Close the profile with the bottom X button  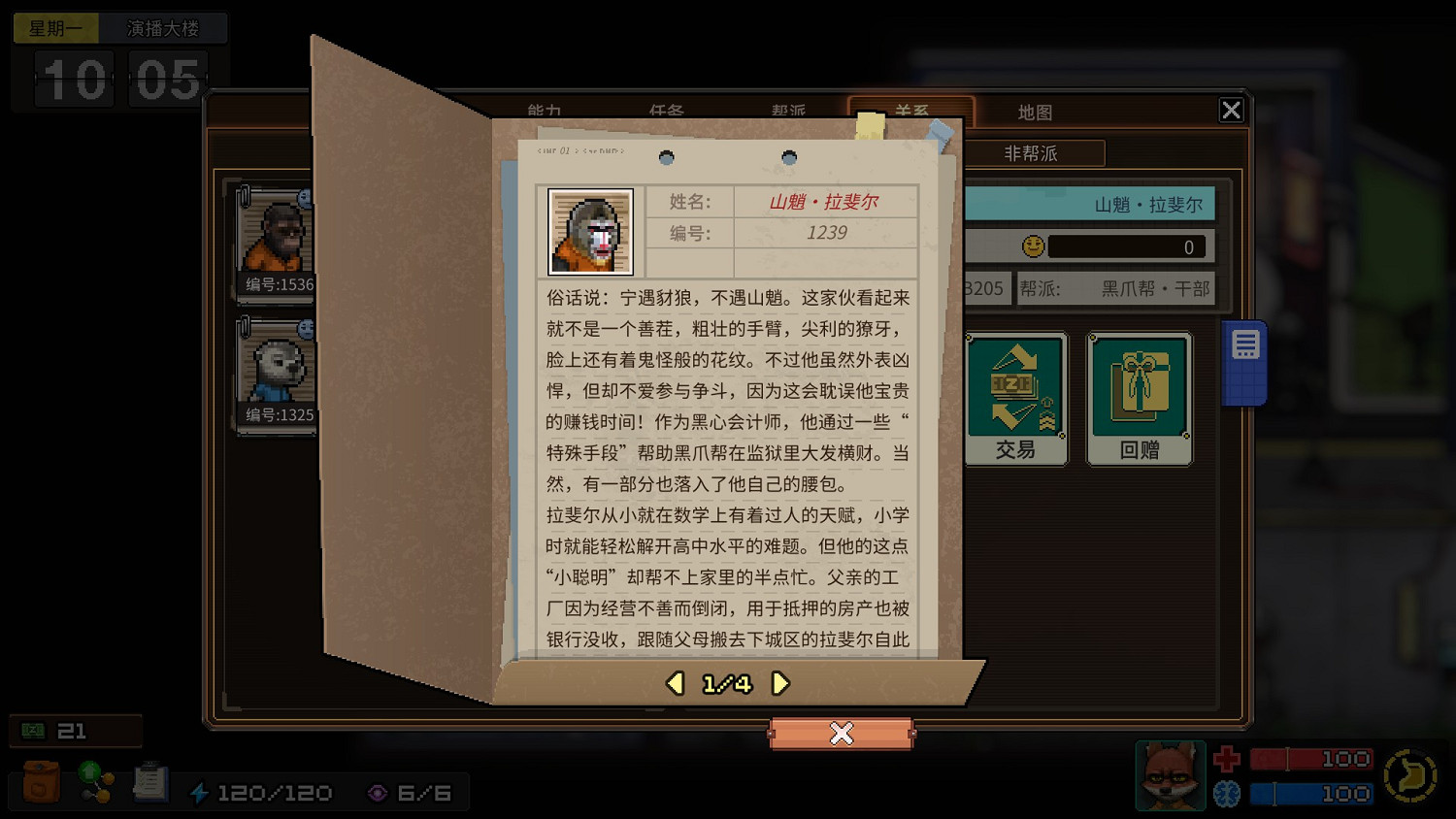pyautogui.click(x=842, y=735)
